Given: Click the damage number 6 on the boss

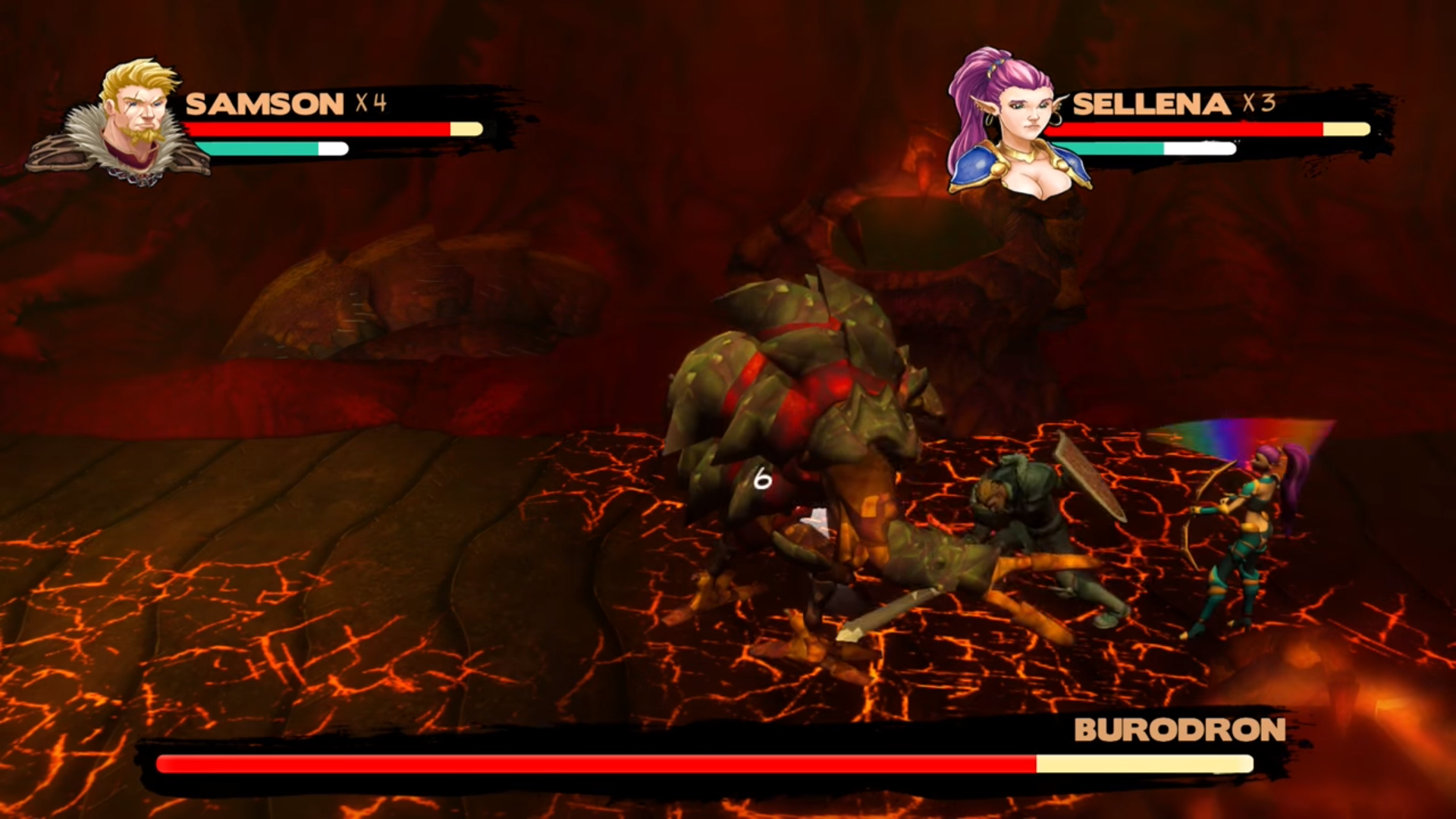Looking at the screenshot, I should pyautogui.click(x=761, y=479).
